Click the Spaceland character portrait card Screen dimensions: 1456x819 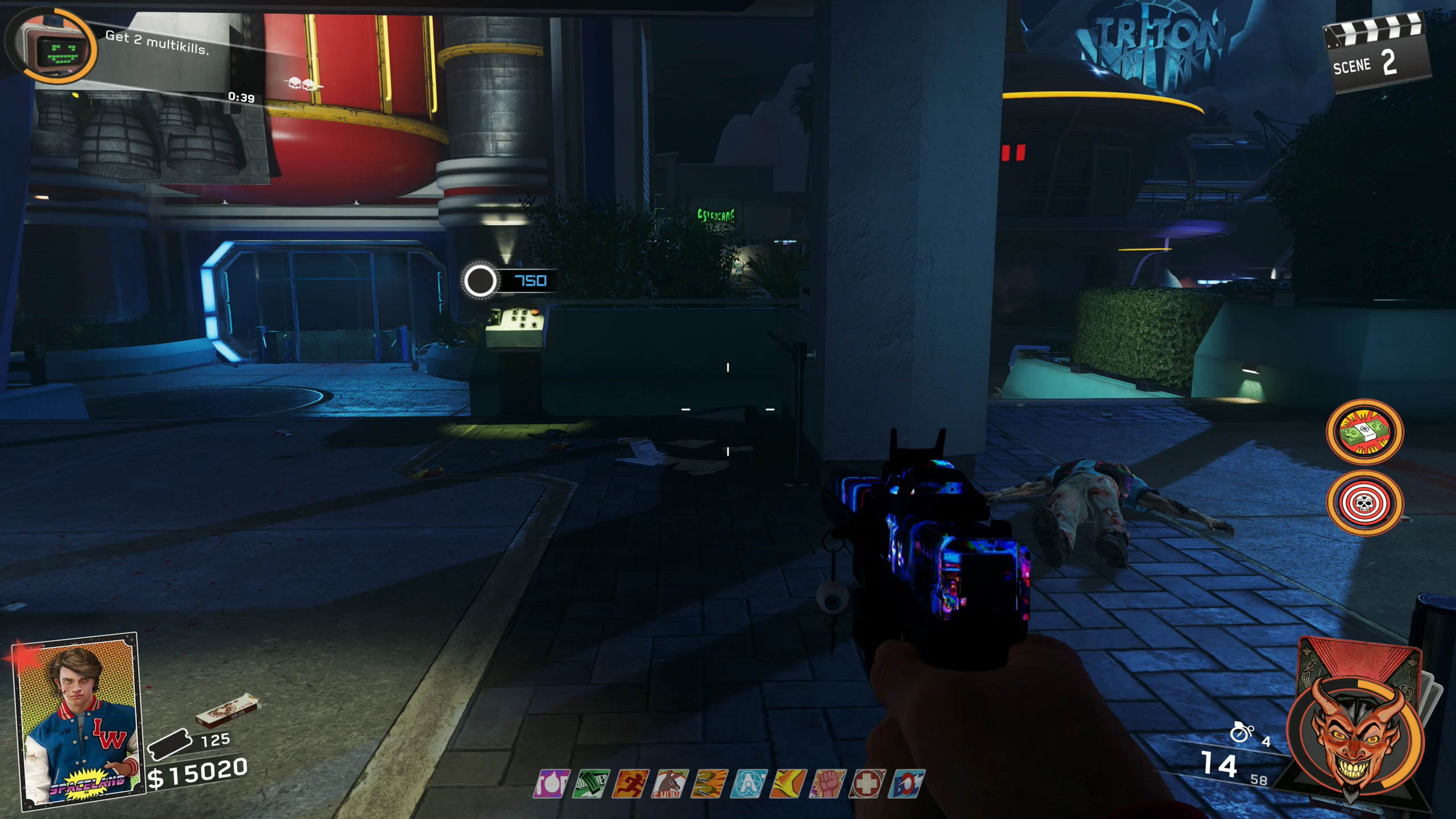(x=79, y=721)
